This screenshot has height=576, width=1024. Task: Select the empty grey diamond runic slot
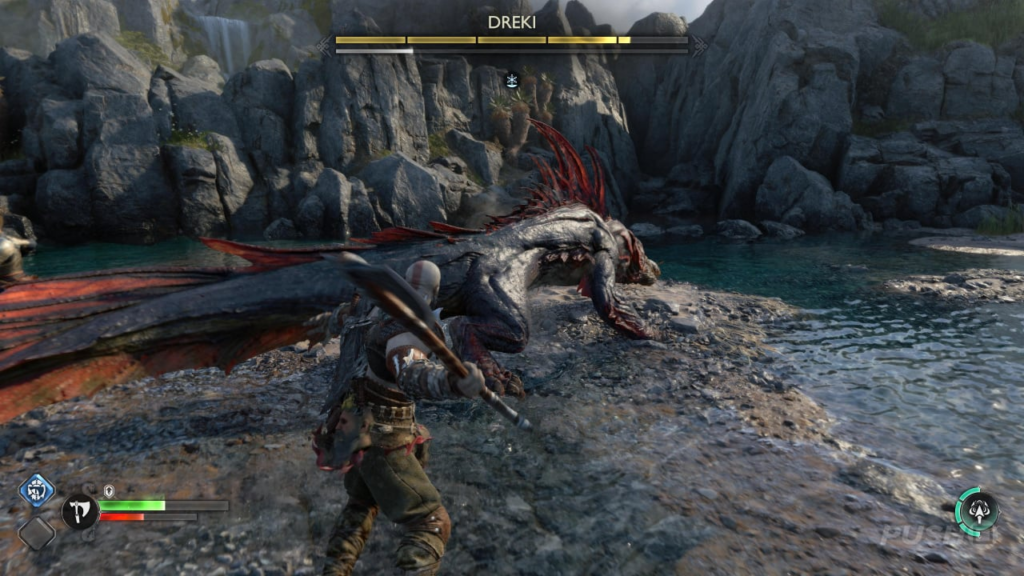coord(36,533)
